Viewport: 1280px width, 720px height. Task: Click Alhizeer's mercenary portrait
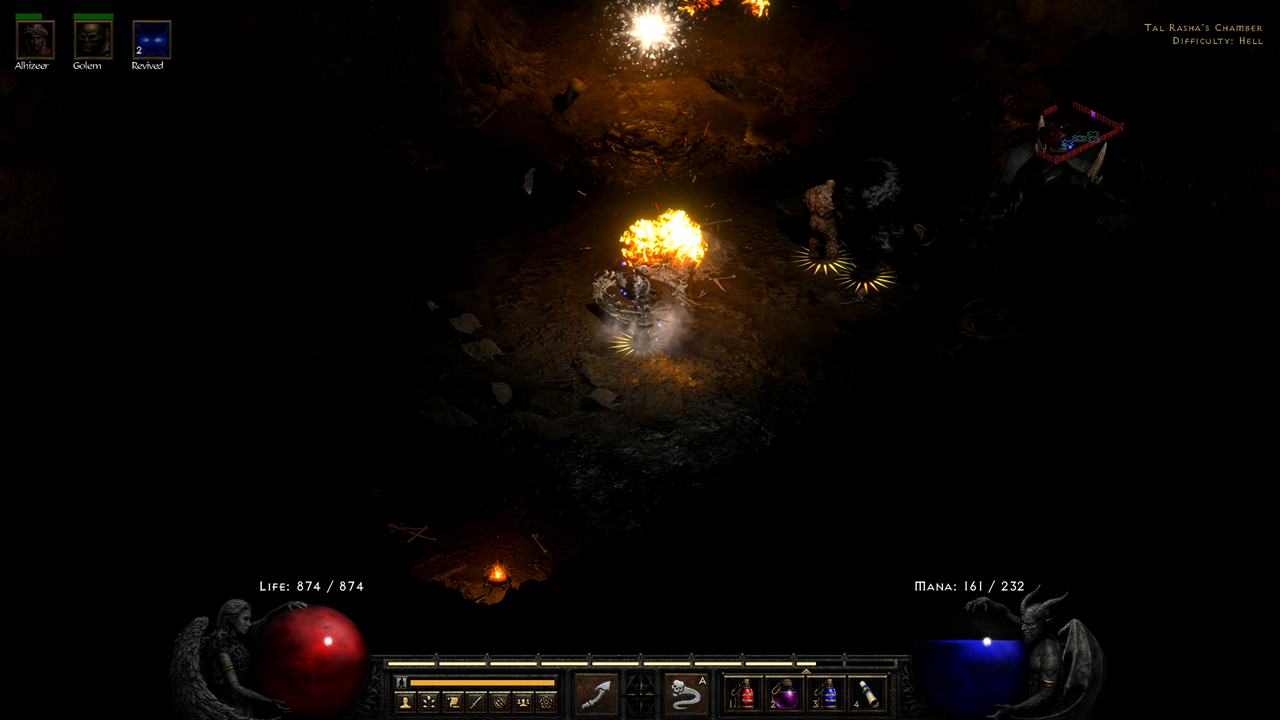coord(35,38)
